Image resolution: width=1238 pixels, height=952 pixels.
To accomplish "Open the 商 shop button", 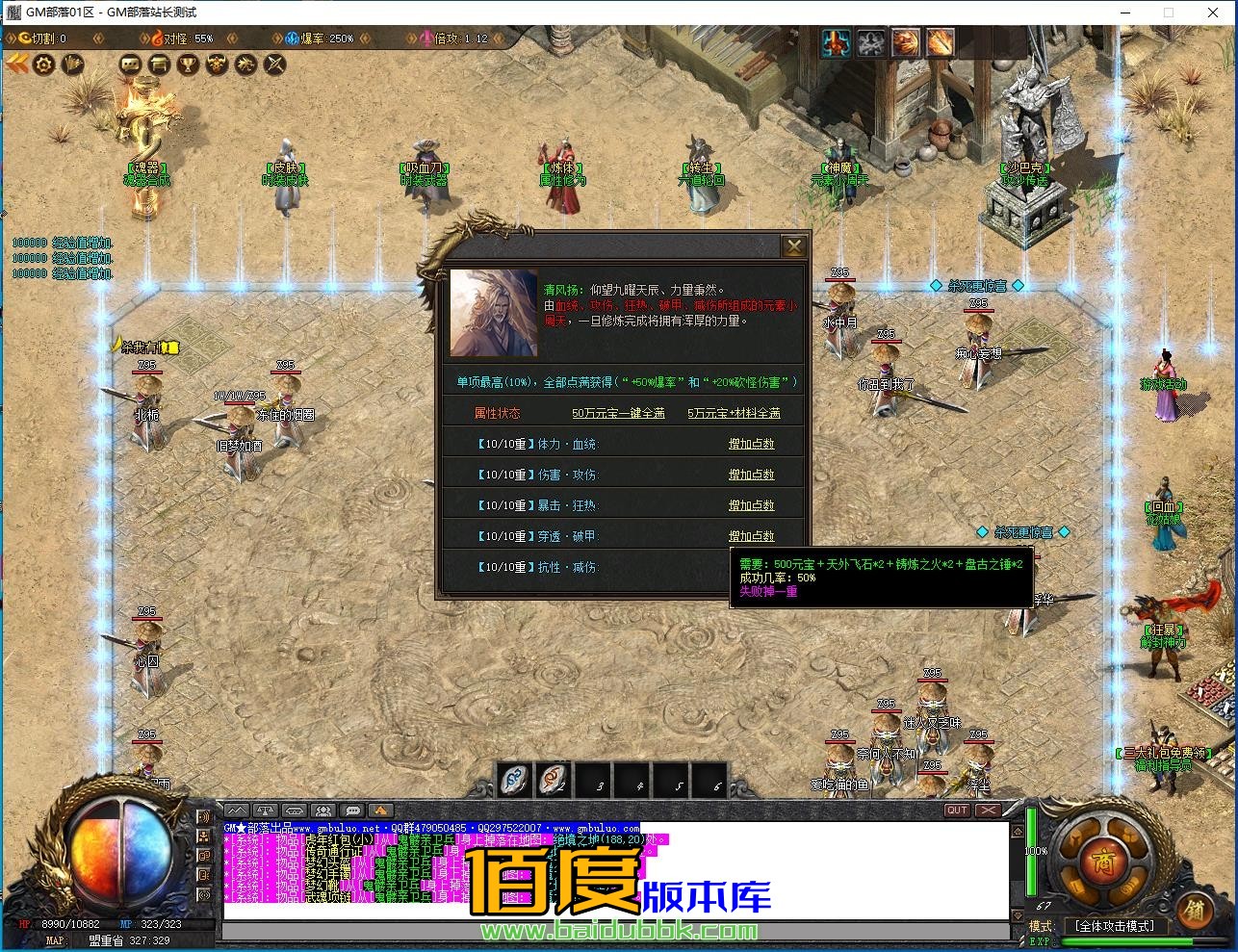I will [x=1097, y=860].
